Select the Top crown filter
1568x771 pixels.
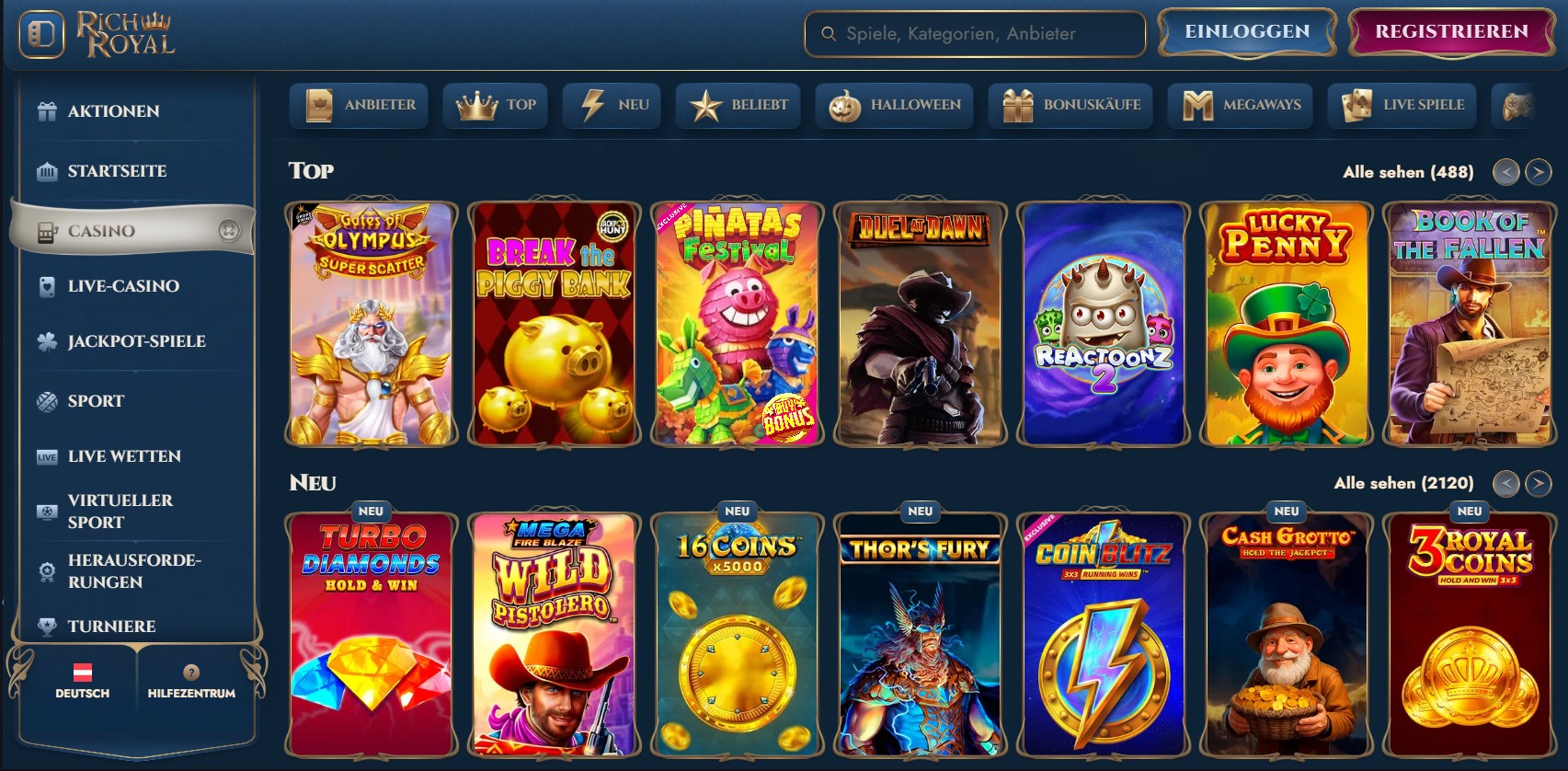click(x=478, y=105)
